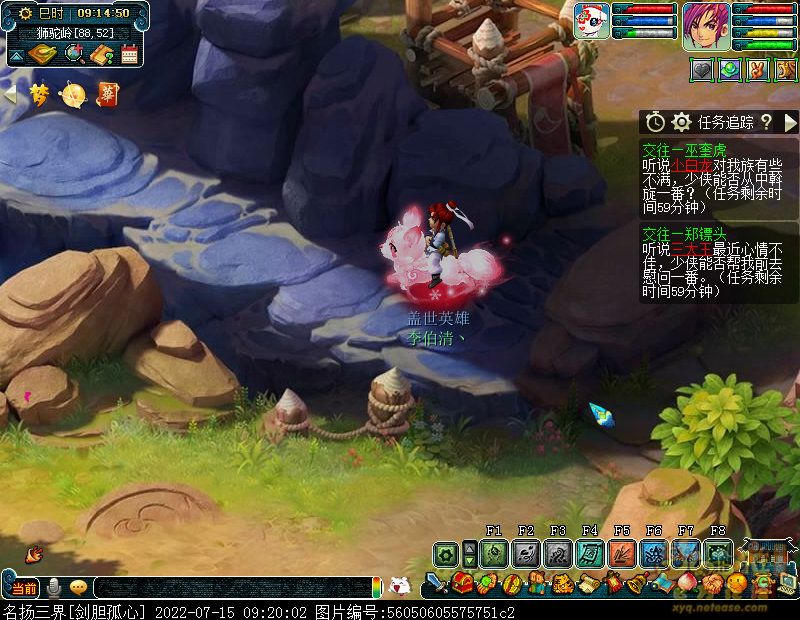Viewport: 800px width, 620px height.
Task: Open the red treasure chest bag icon
Action: tap(462, 582)
